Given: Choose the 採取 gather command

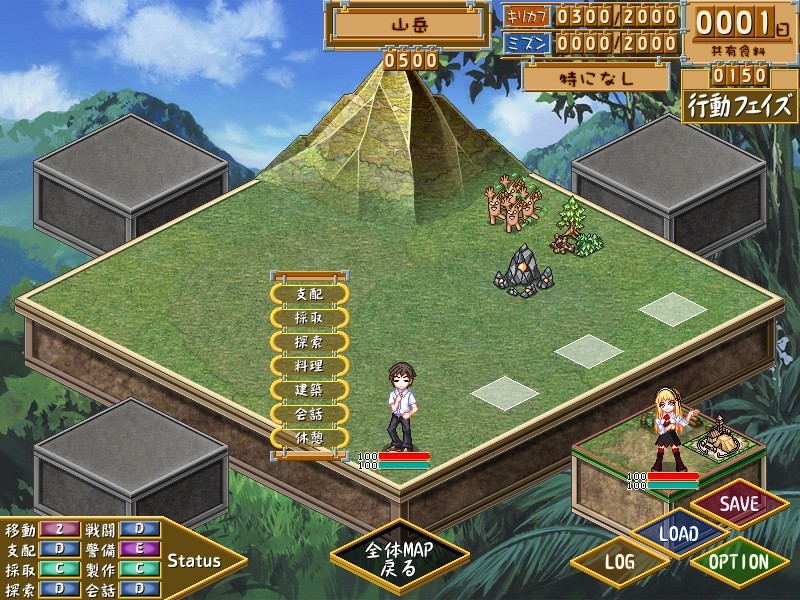Looking at the screenshot, I should [x=309, y=318].
